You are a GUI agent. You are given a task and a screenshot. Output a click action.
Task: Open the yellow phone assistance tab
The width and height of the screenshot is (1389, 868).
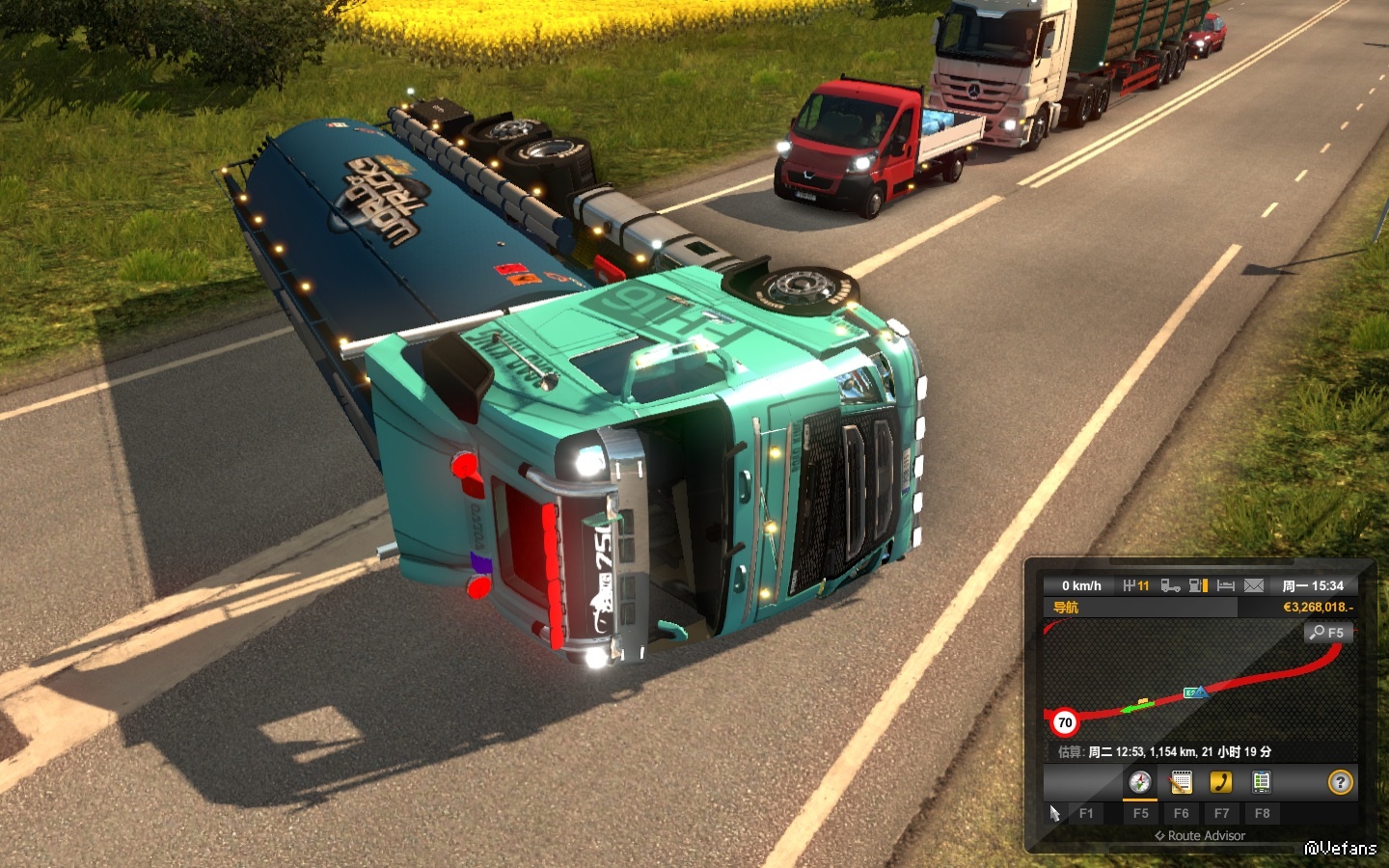coord(1221,782)
